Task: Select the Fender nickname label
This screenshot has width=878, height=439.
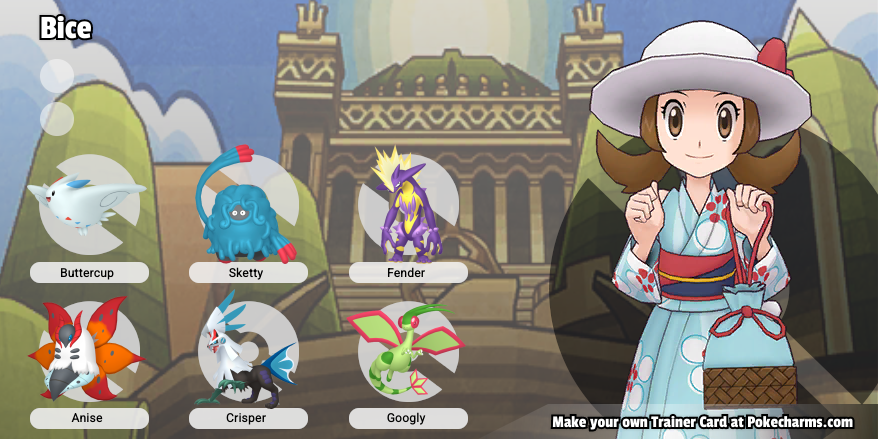Action: [x=408, y=272]
